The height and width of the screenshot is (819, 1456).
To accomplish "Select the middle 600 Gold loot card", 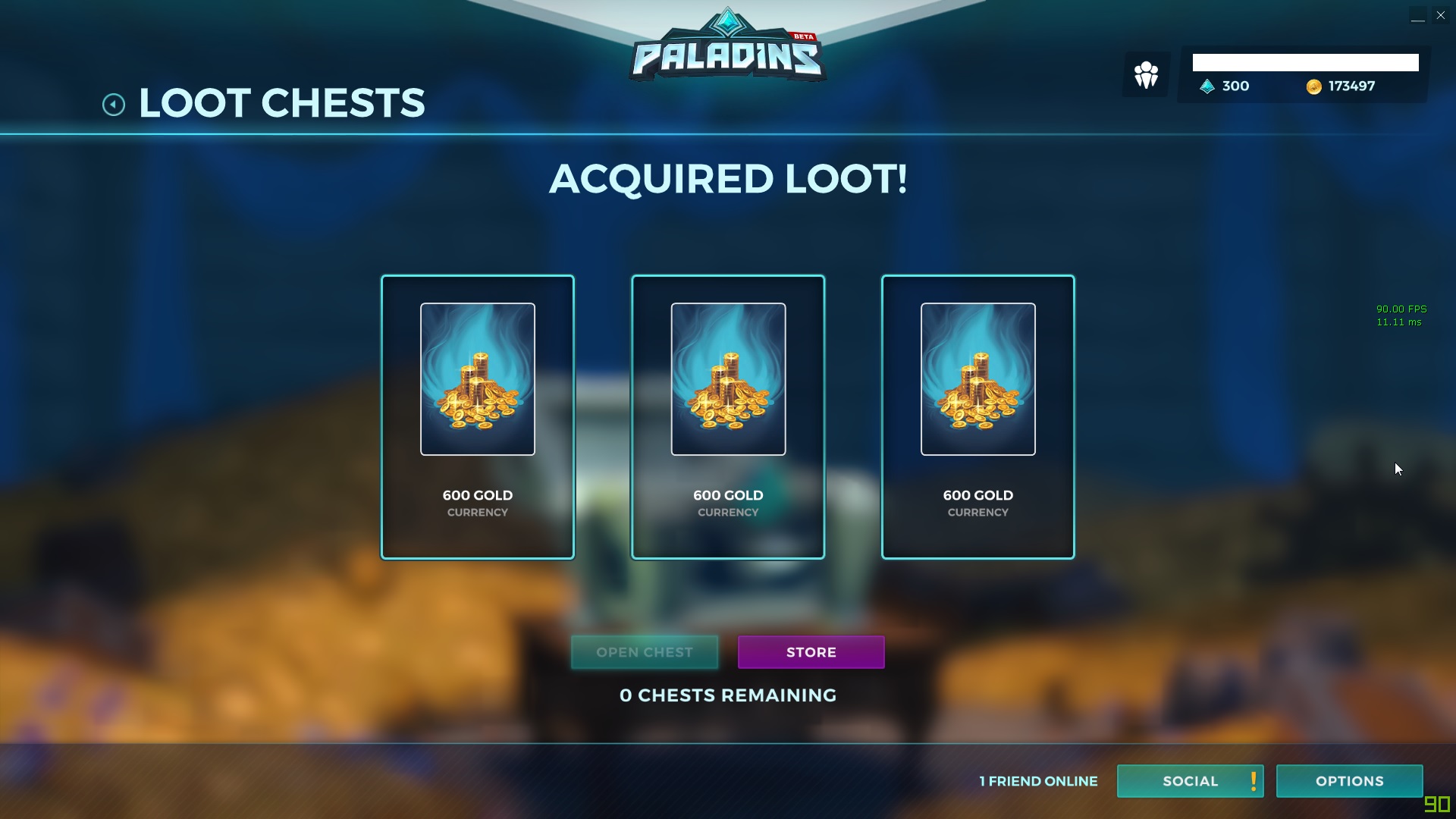I will pos(727,416).
